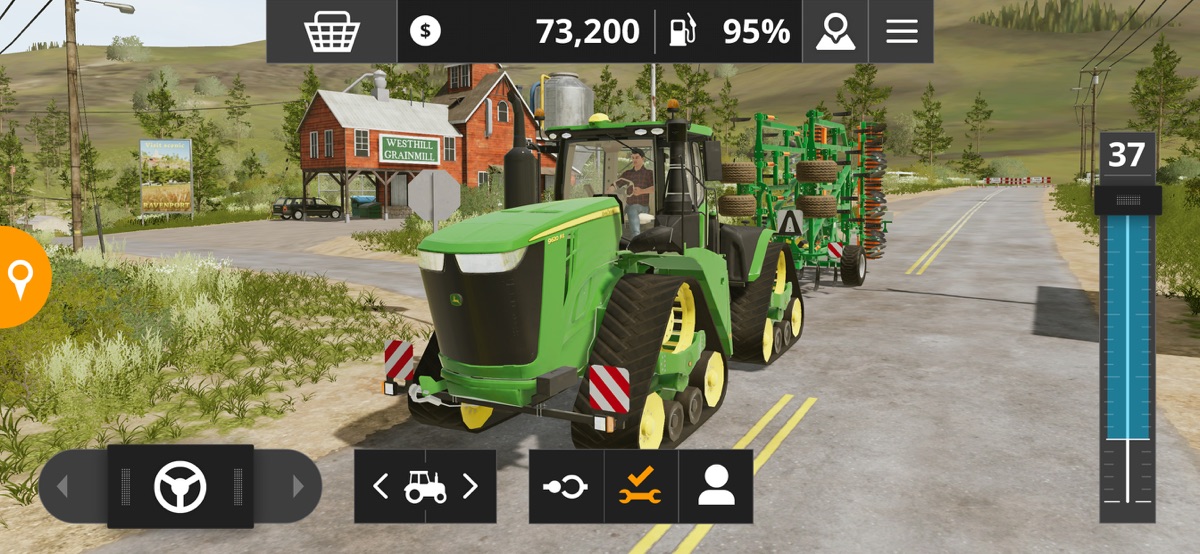Switch to the previous vehicle
1200x554 pixels.
coord(381,487)
